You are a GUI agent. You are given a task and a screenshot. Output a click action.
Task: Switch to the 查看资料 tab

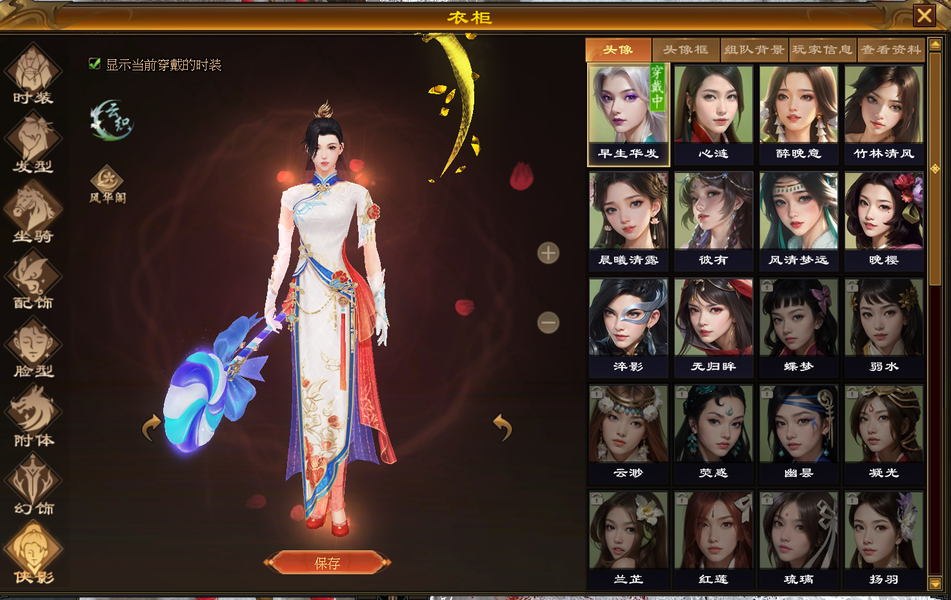(891, 50)
